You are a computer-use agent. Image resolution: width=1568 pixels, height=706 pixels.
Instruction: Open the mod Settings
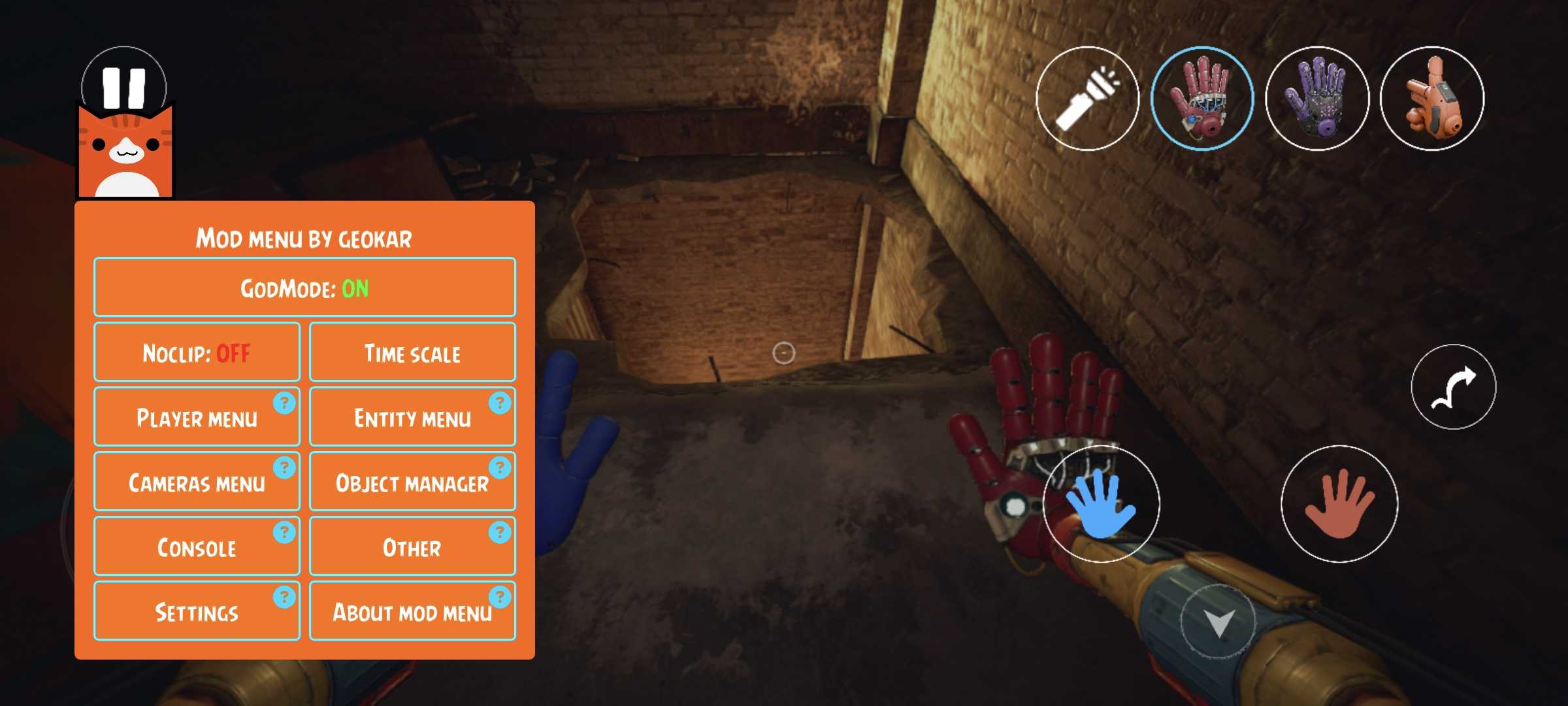click(197, 611)
